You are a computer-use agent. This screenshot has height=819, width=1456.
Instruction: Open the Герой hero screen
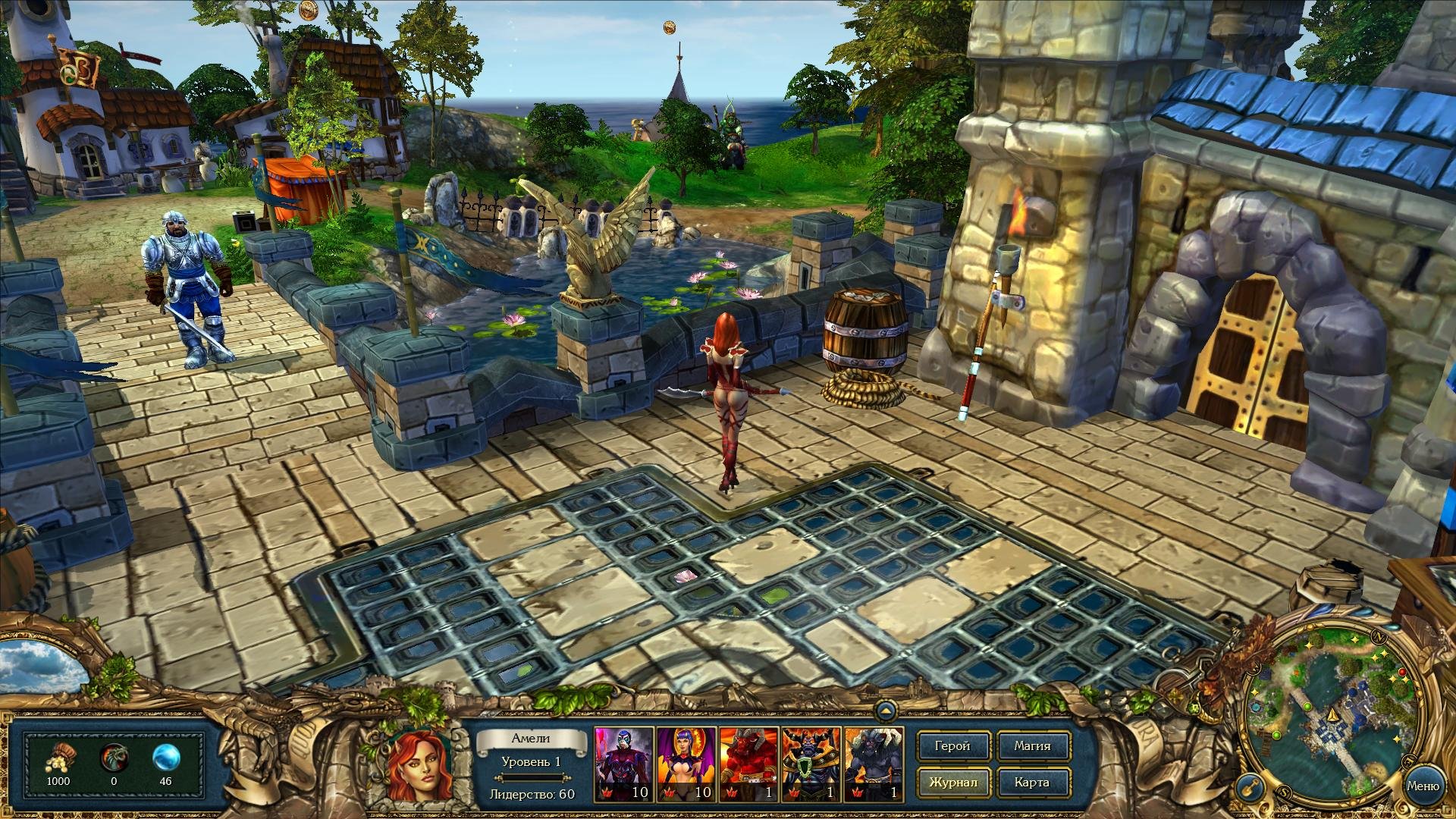tap(952, 746)
